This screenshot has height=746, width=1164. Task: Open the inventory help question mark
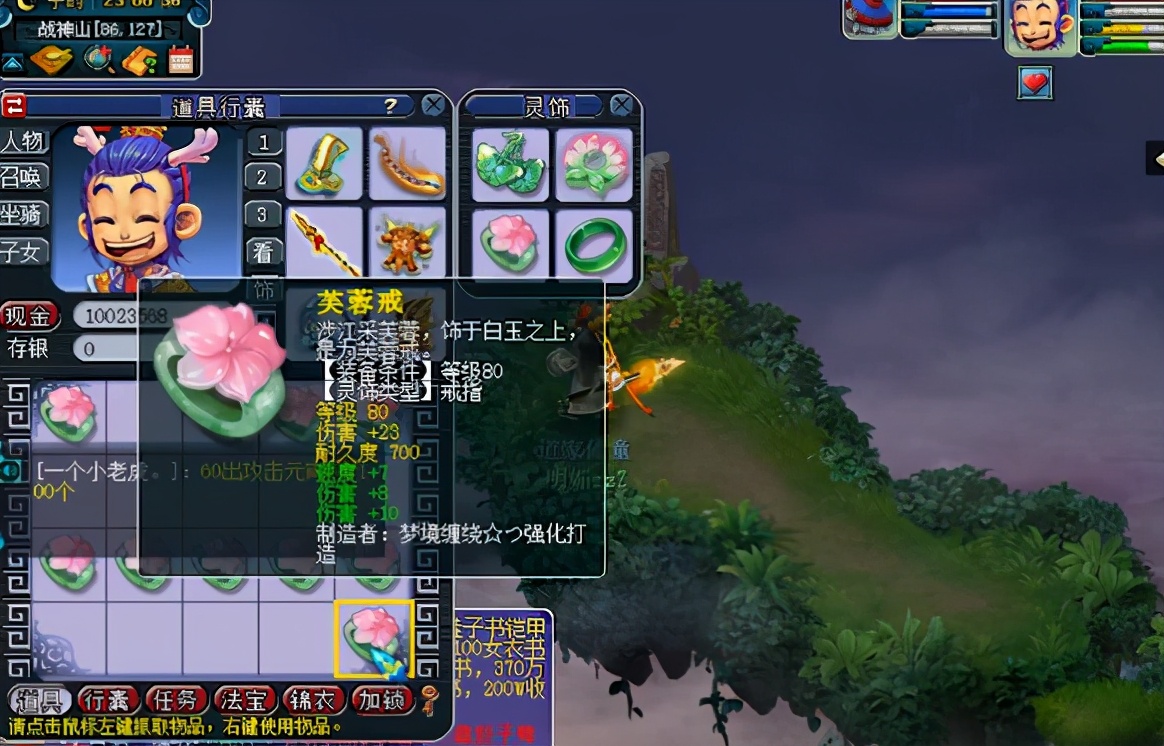(x=390, y=106)
